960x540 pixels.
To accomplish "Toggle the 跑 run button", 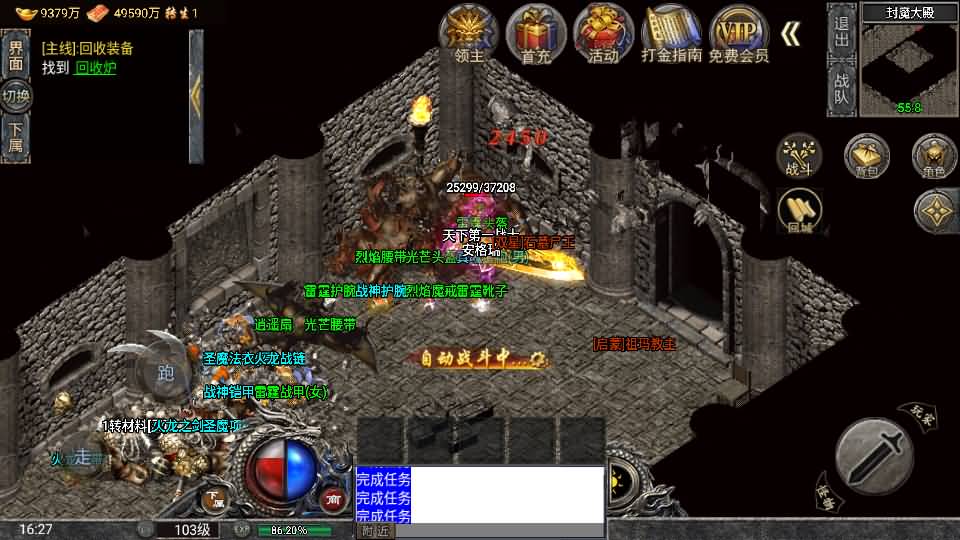I will tap(166, 373).
